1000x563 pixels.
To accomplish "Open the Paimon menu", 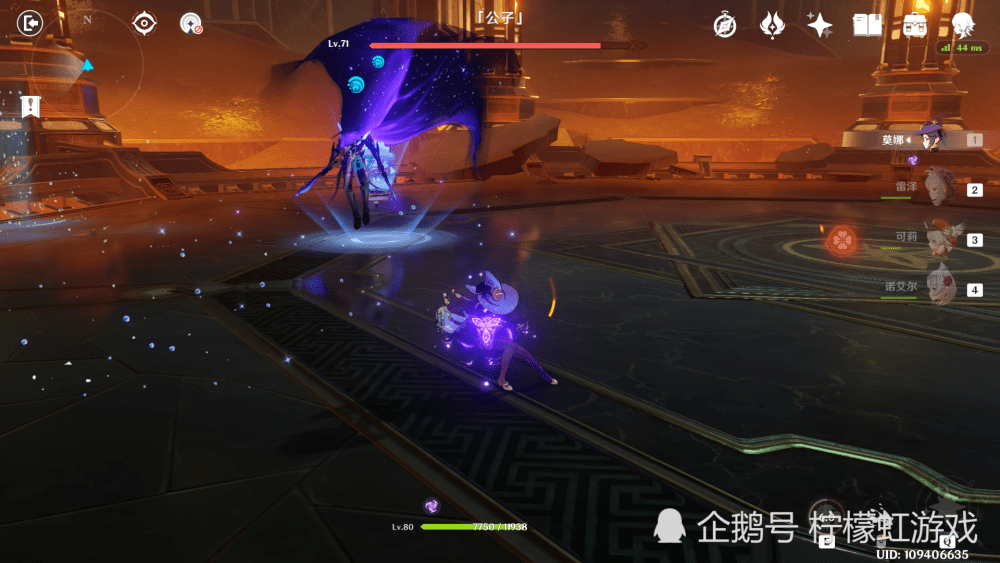I will (x=963, y=24).
